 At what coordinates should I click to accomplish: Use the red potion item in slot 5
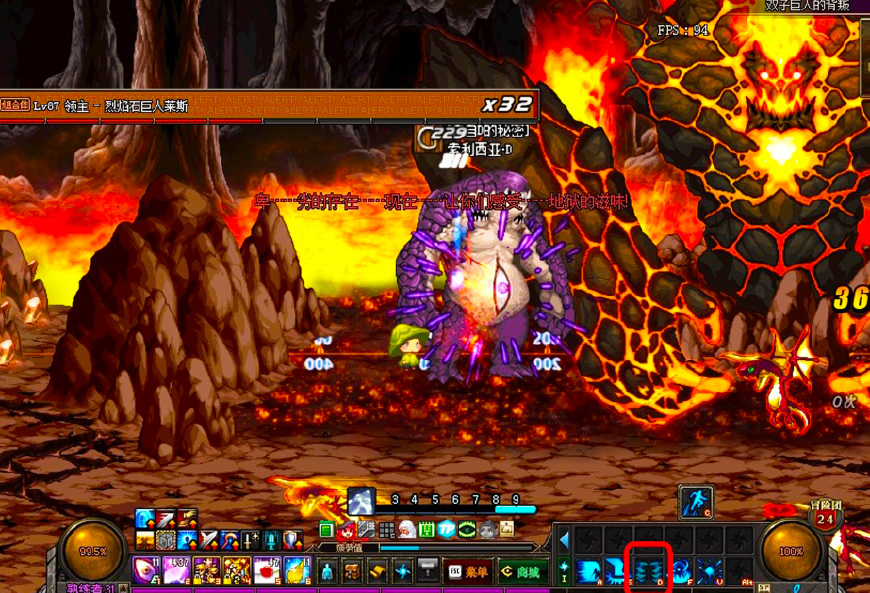tap(267, 571)
